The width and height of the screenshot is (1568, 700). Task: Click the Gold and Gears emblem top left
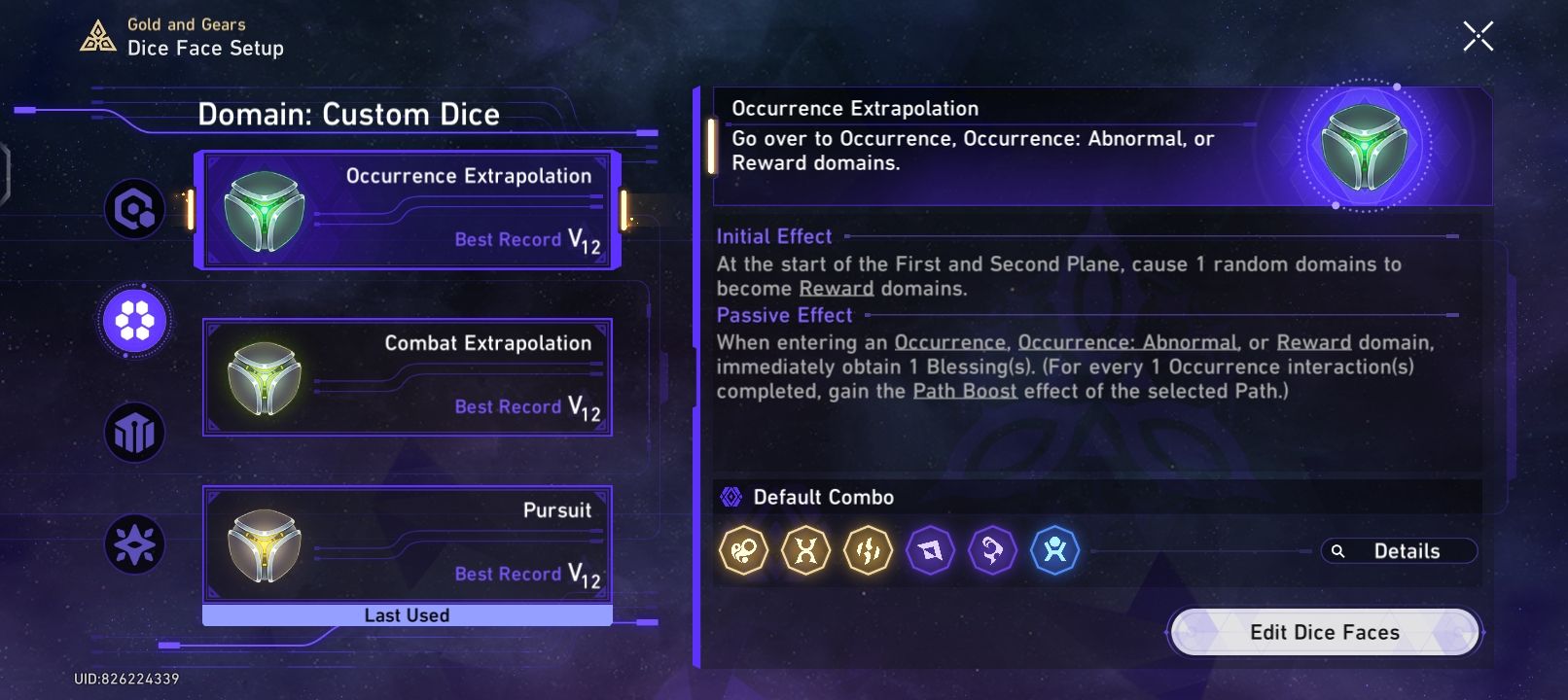98,35
